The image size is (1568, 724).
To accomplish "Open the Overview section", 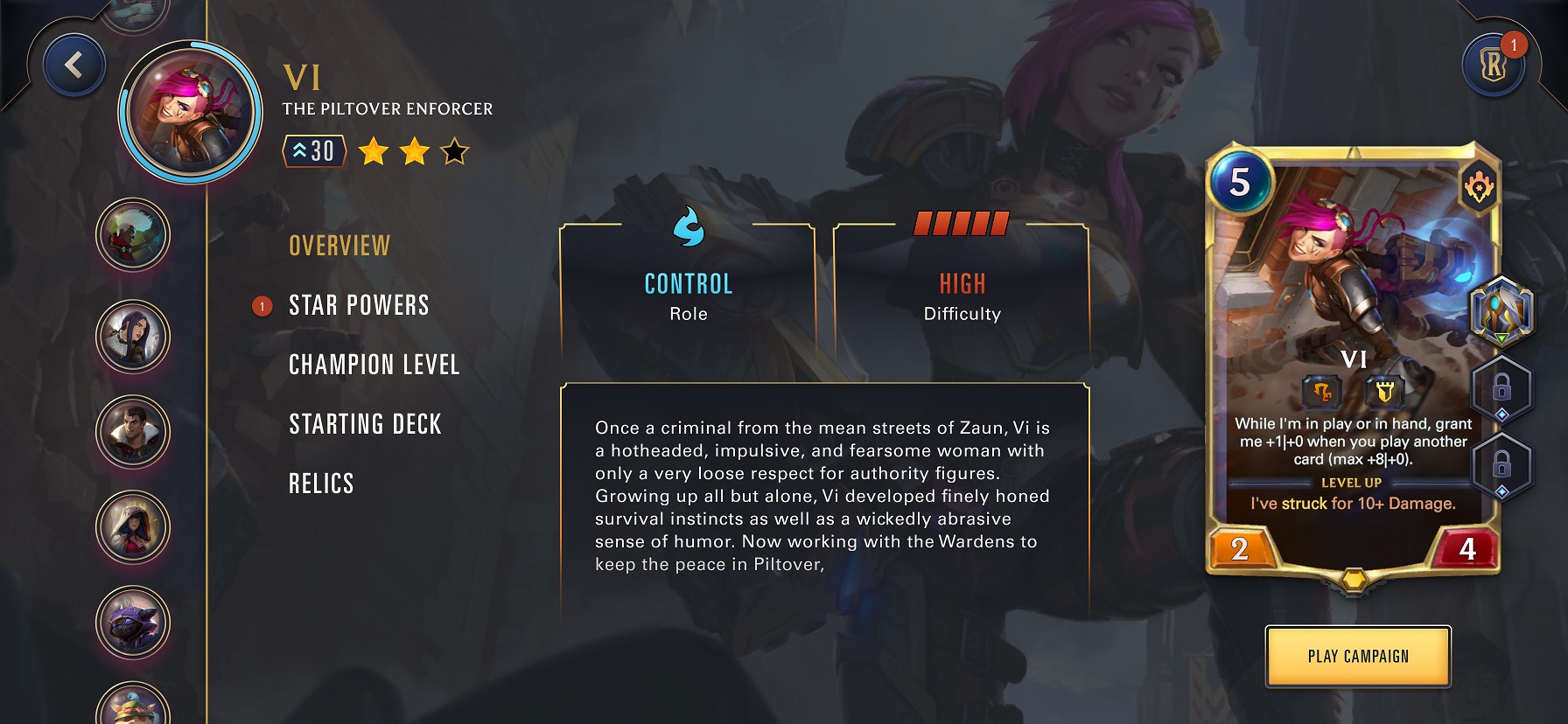I will (x=339, y=247).
